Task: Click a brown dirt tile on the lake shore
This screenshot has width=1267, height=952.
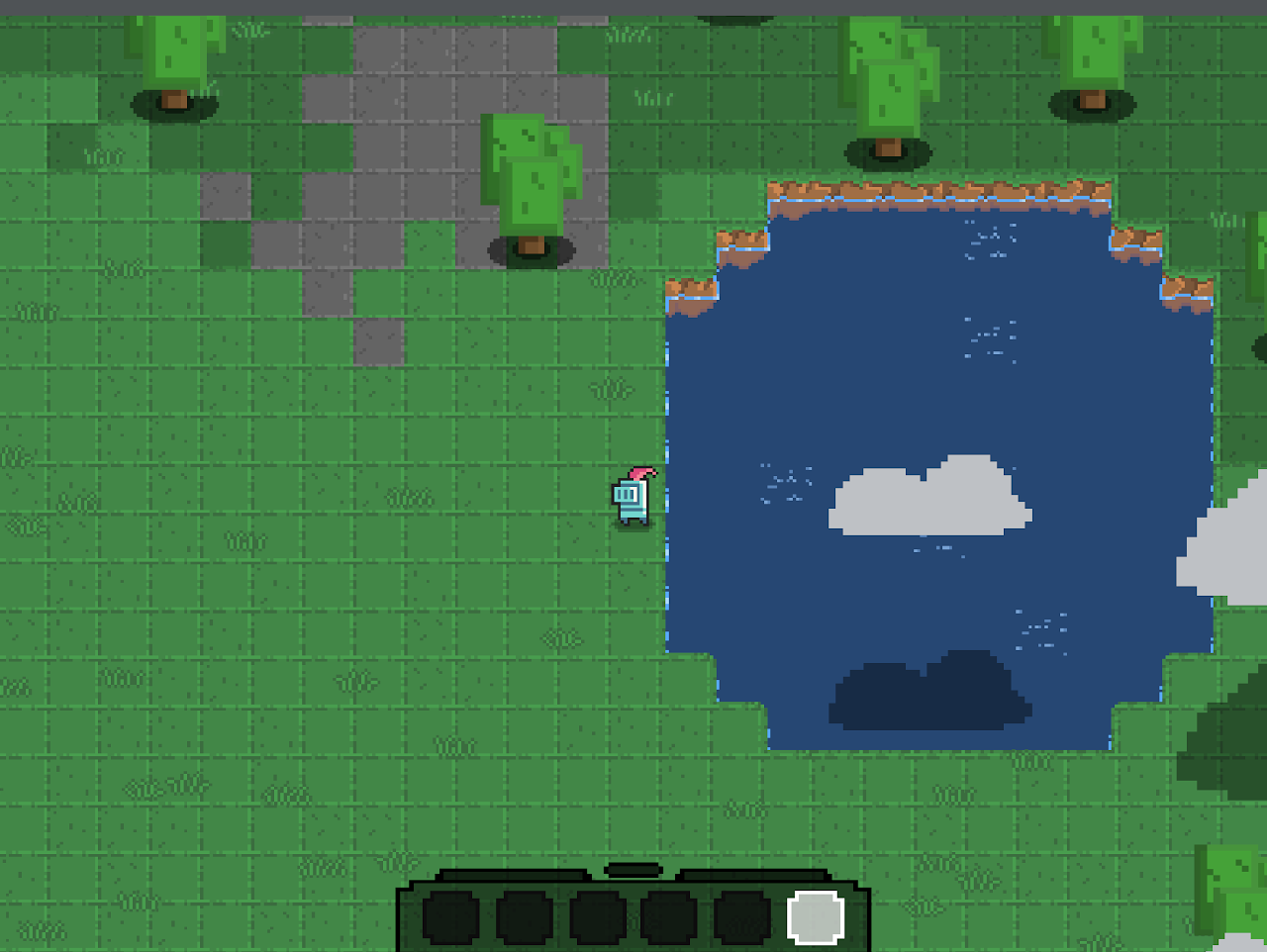Action: [891, 188]
